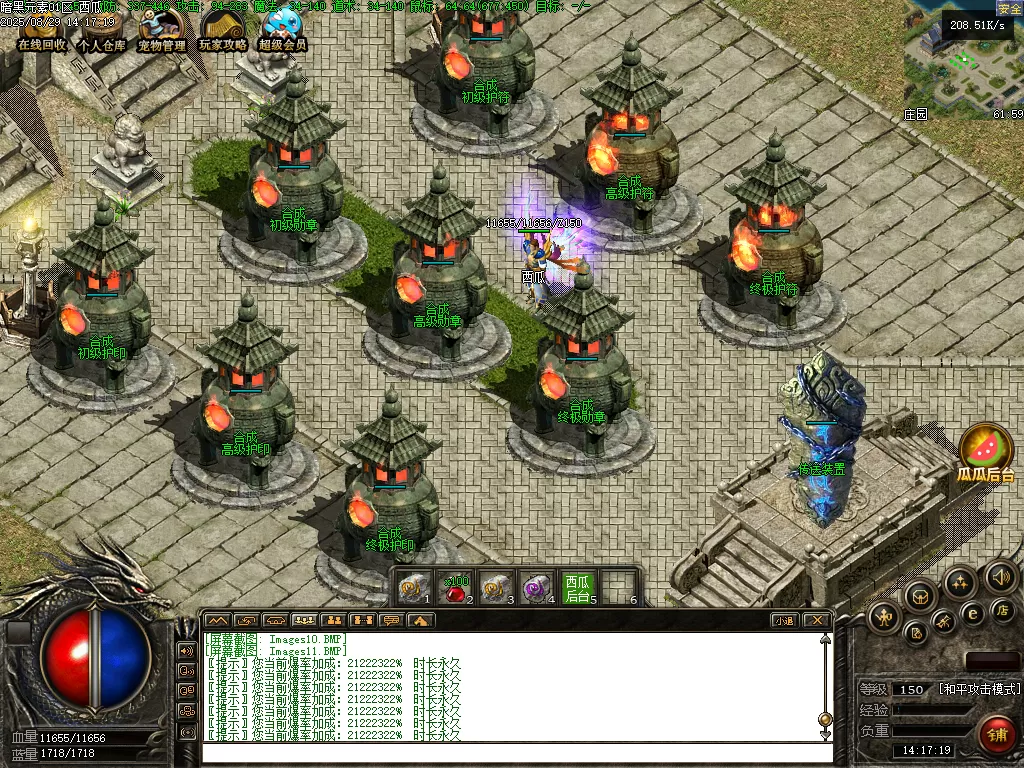Select the green 西瓜后台 hotbar slot
The image size is (1024, 768).
coord(578,588)
